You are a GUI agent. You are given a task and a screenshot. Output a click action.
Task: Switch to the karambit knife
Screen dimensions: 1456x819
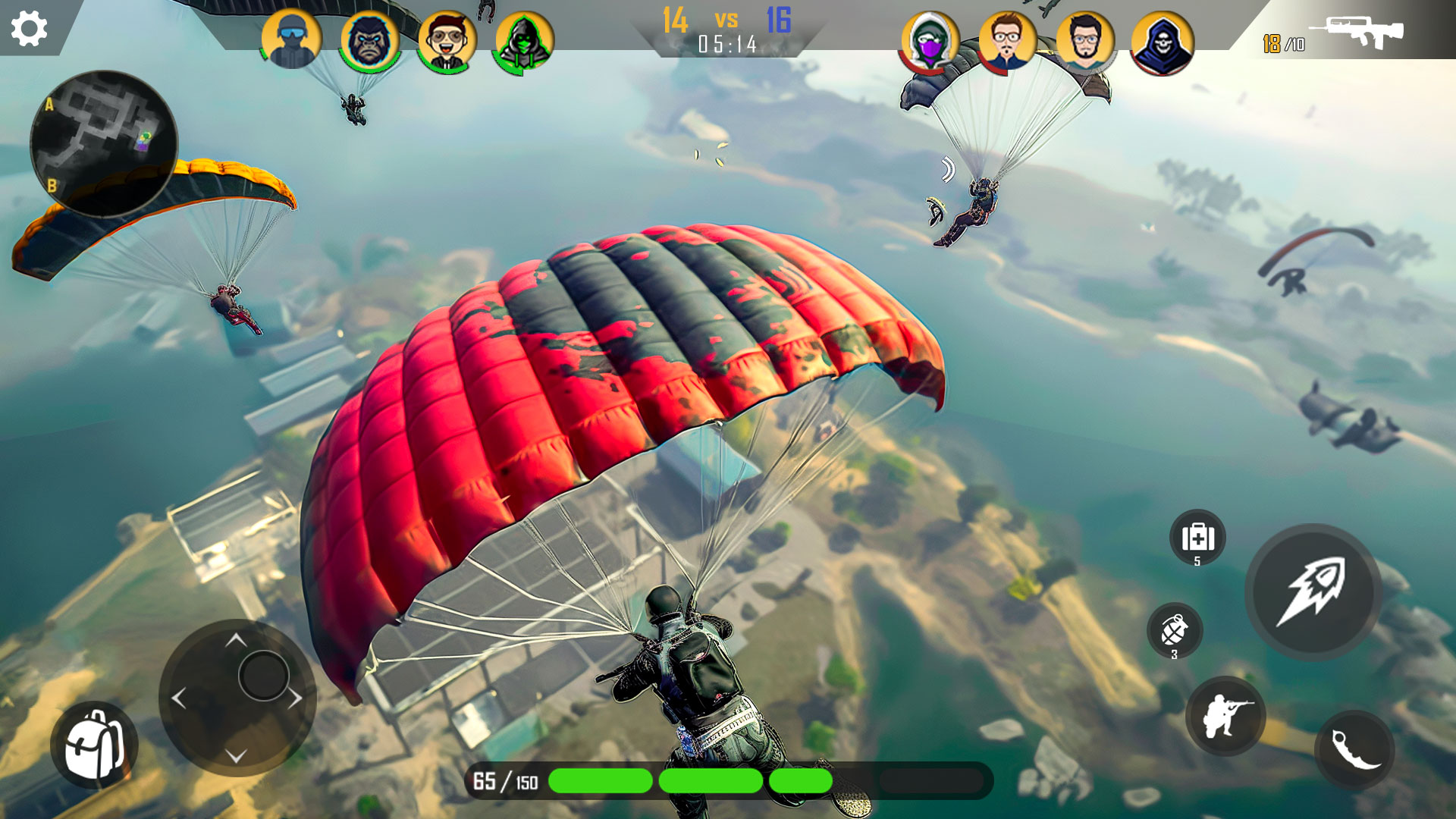click(x=1354, y=750)
